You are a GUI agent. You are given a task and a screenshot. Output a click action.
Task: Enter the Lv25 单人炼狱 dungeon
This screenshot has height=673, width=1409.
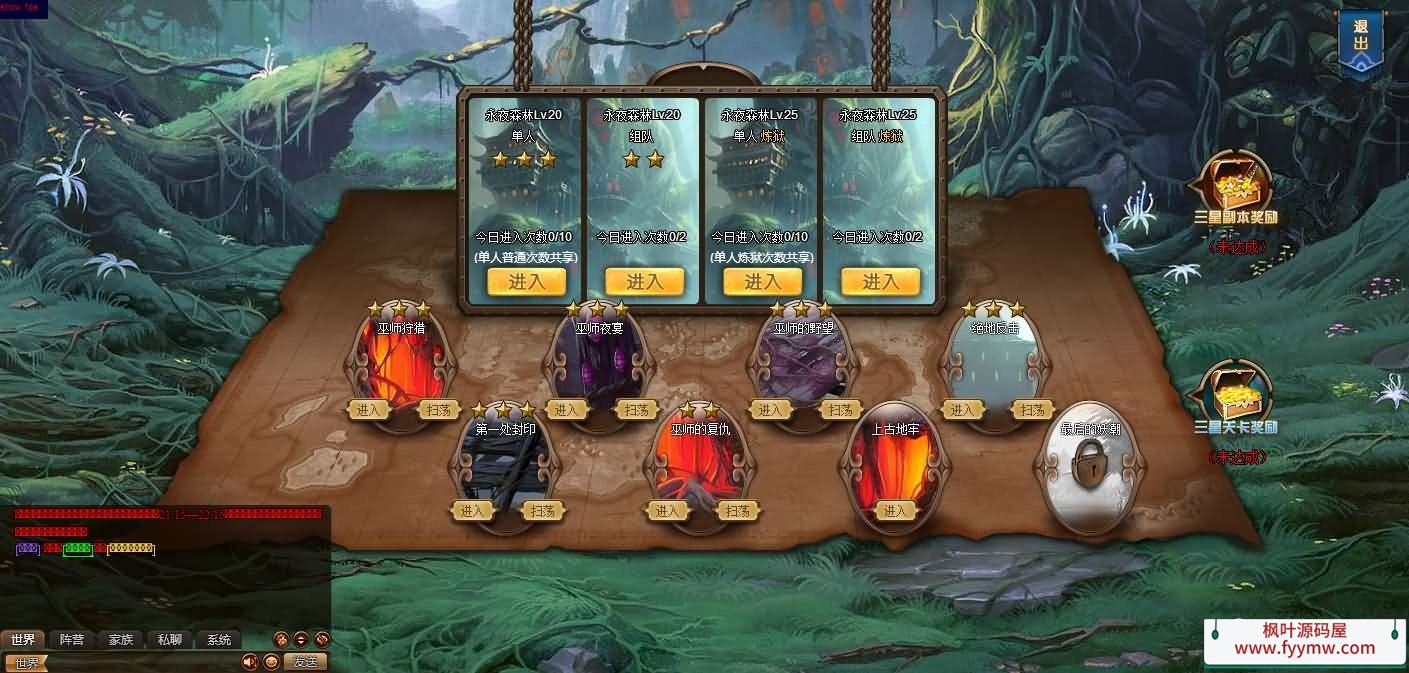click(x=761, y=282)
